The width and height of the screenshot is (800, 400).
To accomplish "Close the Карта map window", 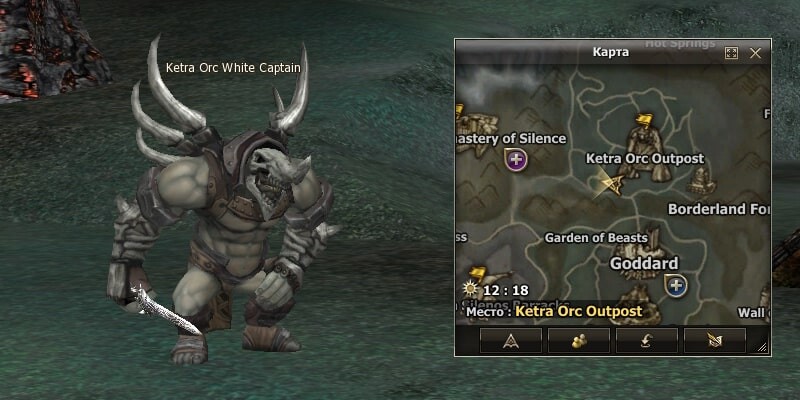I will tap(755, 53).
